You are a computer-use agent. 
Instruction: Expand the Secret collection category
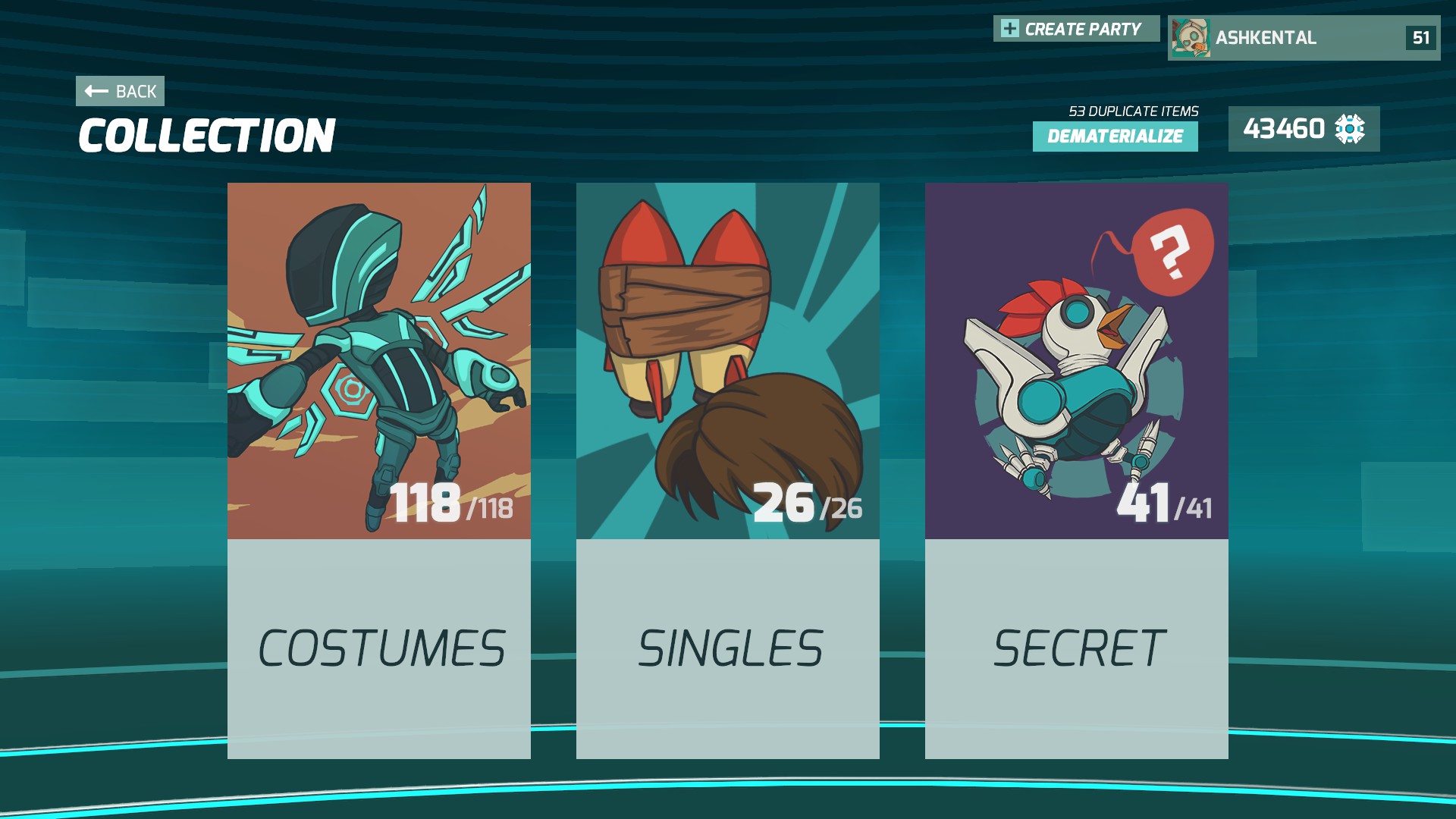[1077, 648]
